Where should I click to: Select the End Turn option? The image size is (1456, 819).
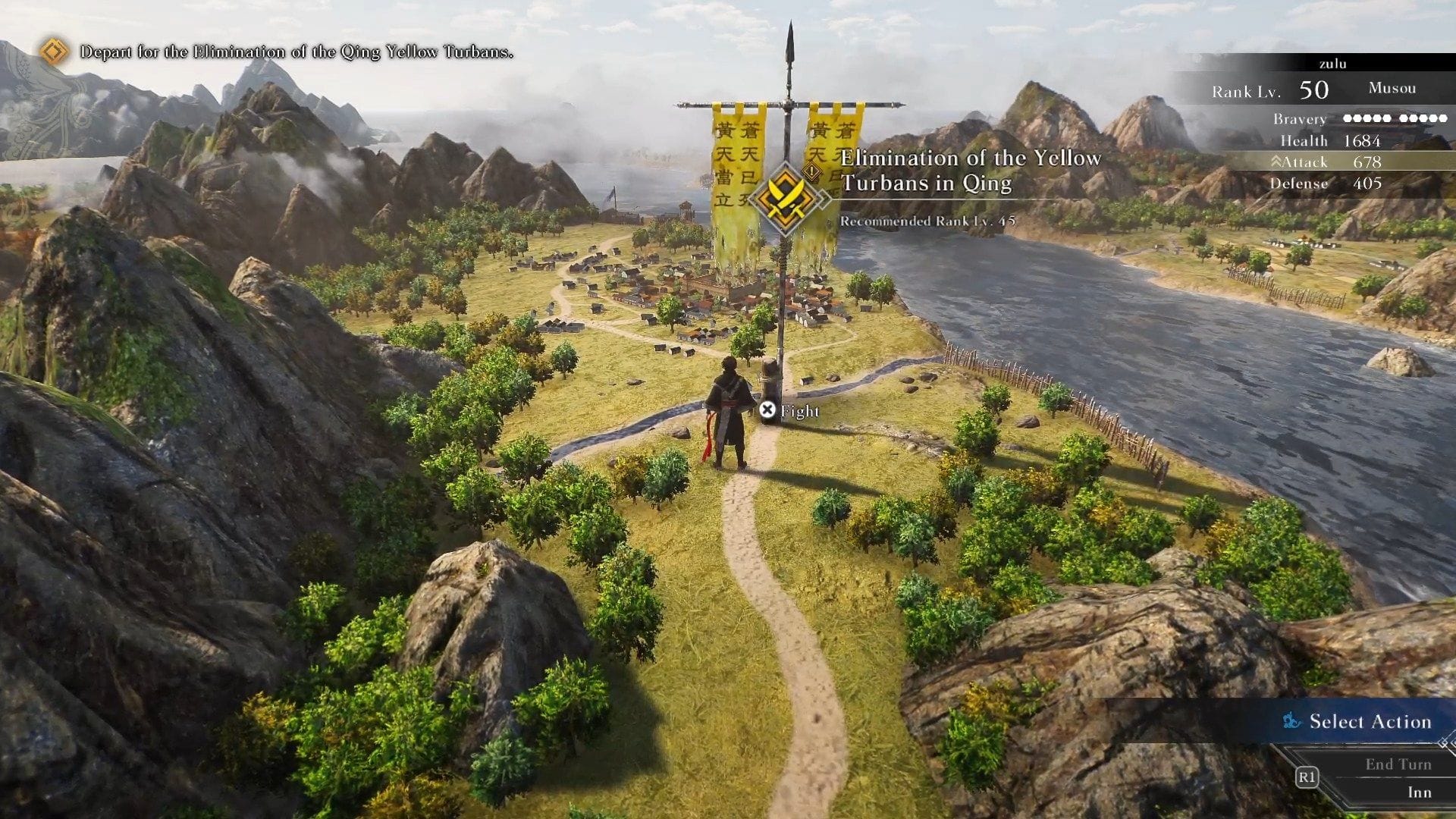(1398, 764)
